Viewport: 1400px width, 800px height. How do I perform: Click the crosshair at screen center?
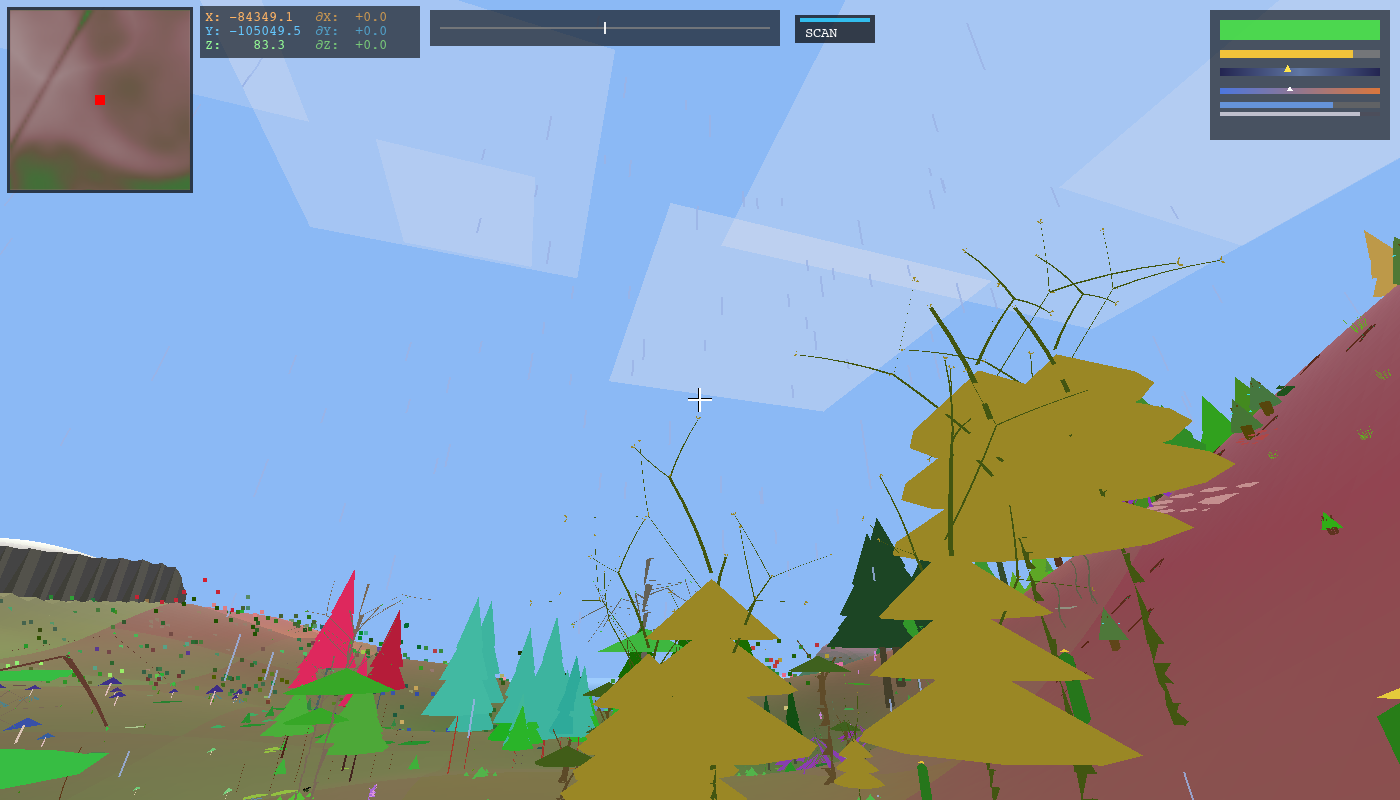pos(700,399)
